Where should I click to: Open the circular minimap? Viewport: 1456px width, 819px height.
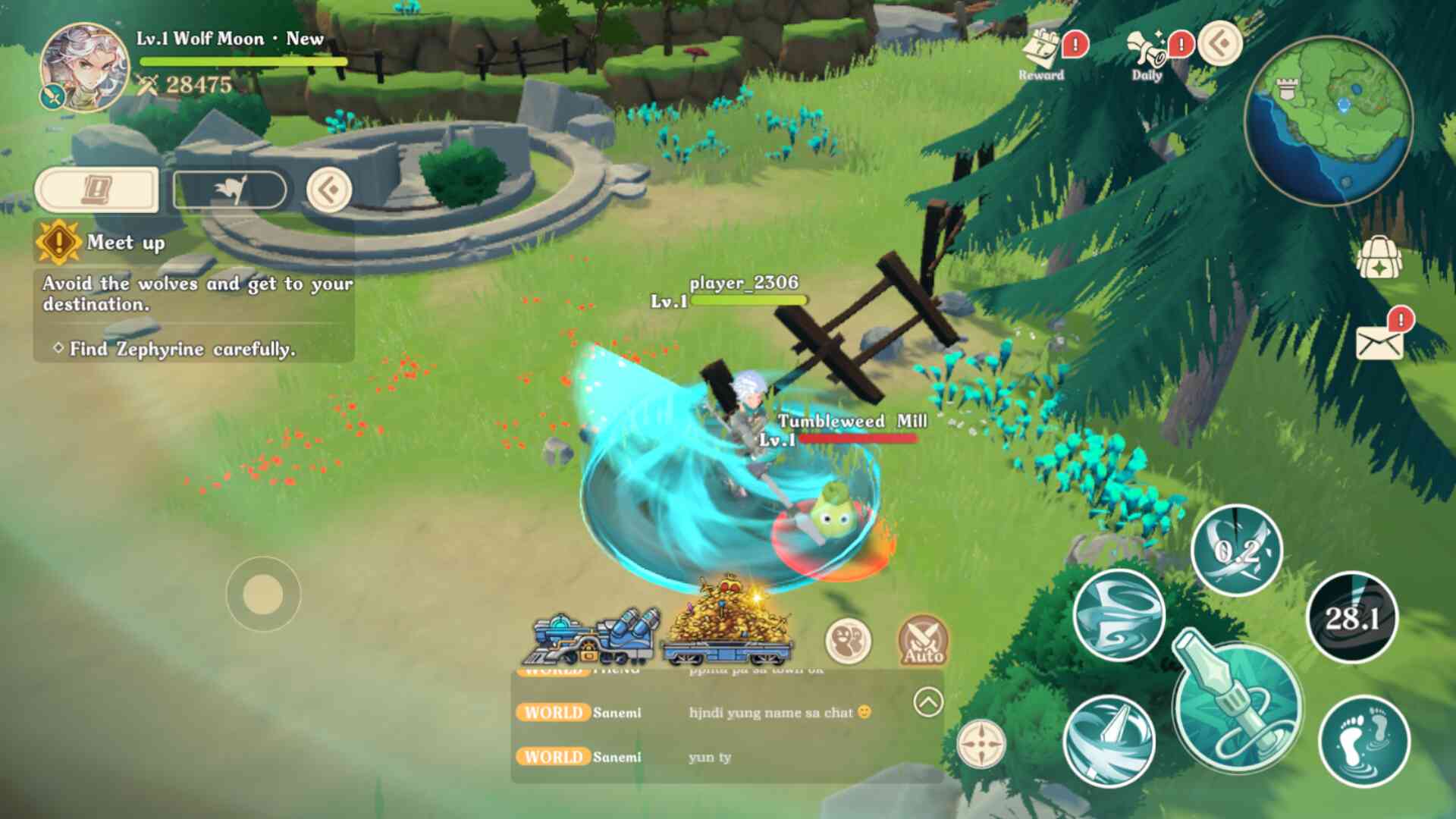click(1328, 121)
